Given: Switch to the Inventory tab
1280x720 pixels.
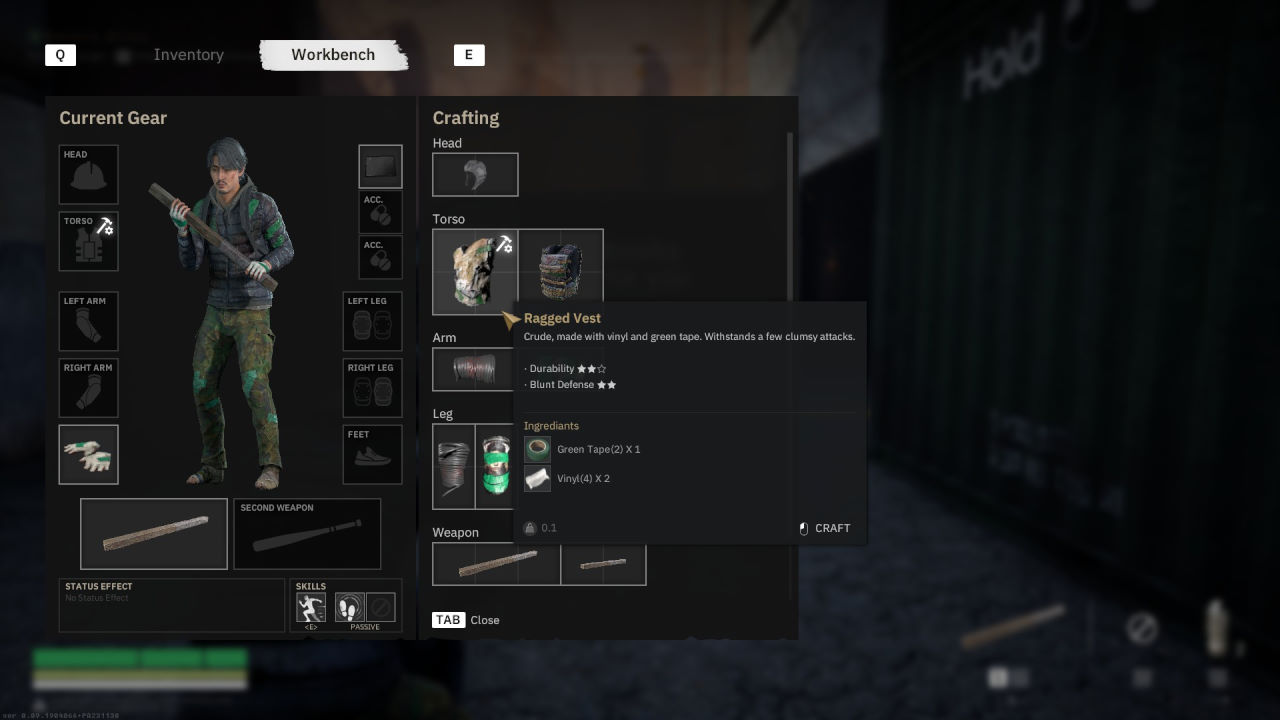Looking at the screenshot, I should 188,55.
